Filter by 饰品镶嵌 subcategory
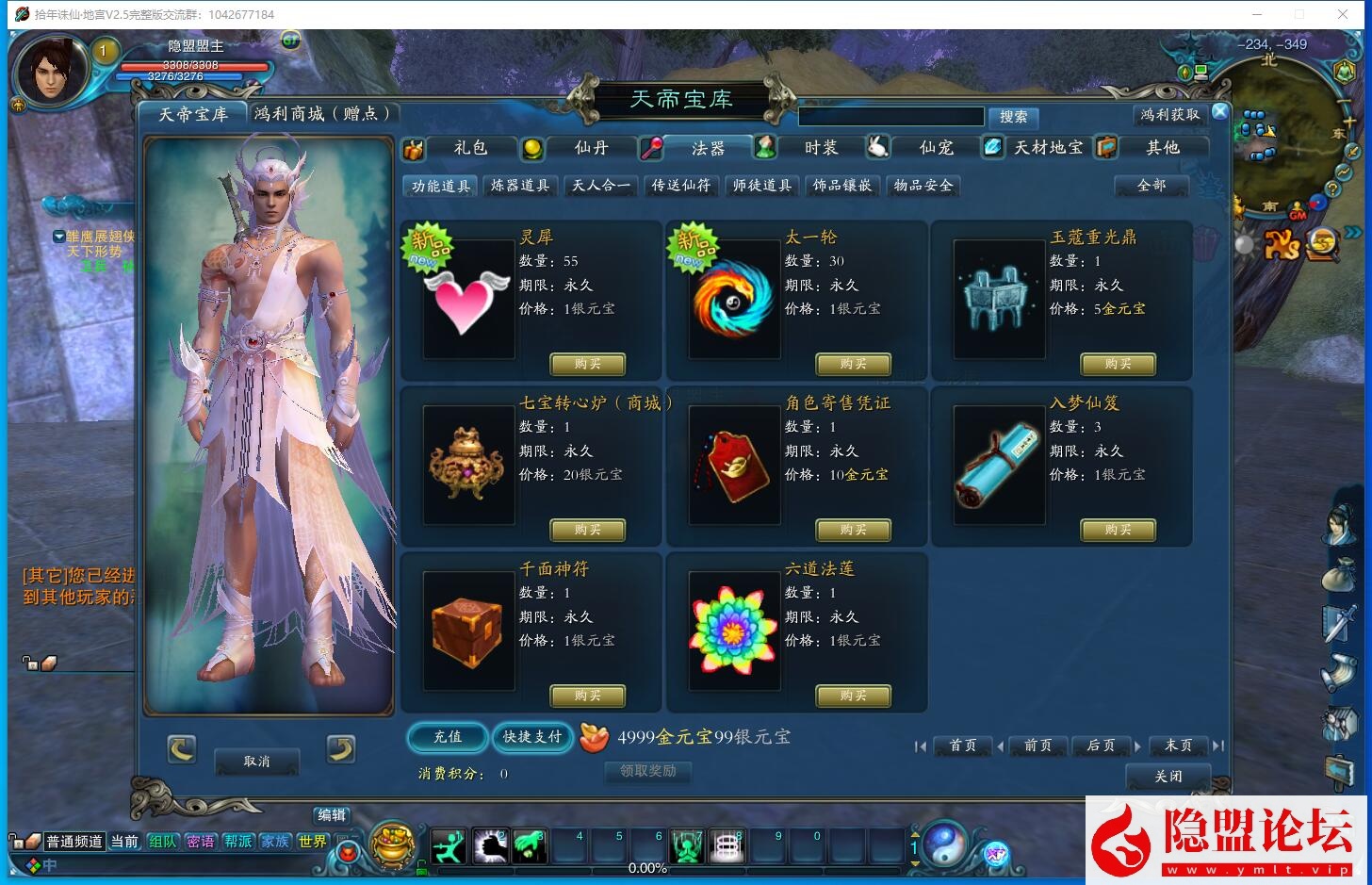The image size is (1372, 885). [842, 186]
